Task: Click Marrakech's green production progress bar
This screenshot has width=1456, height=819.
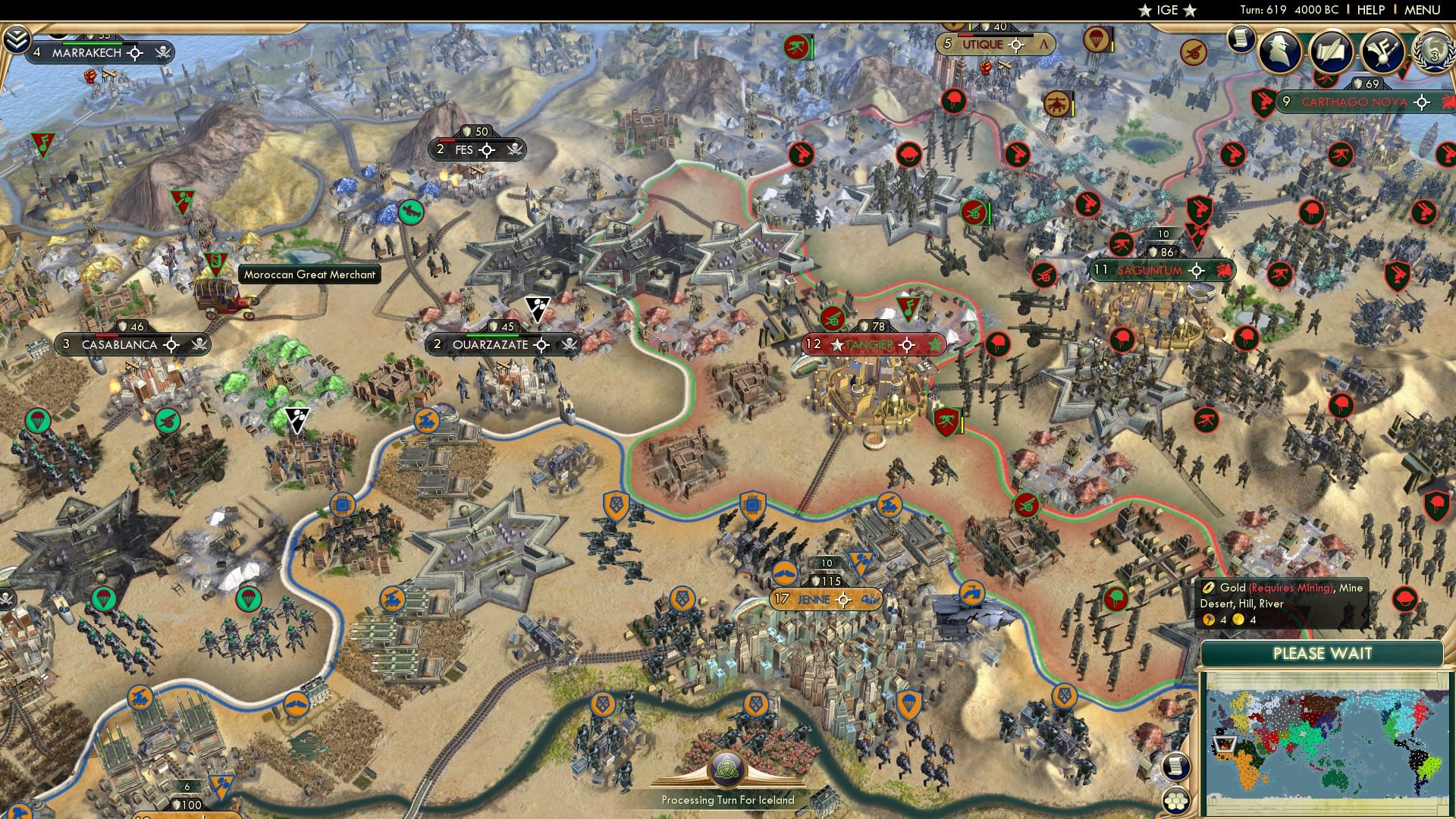Action: [93, 43]
